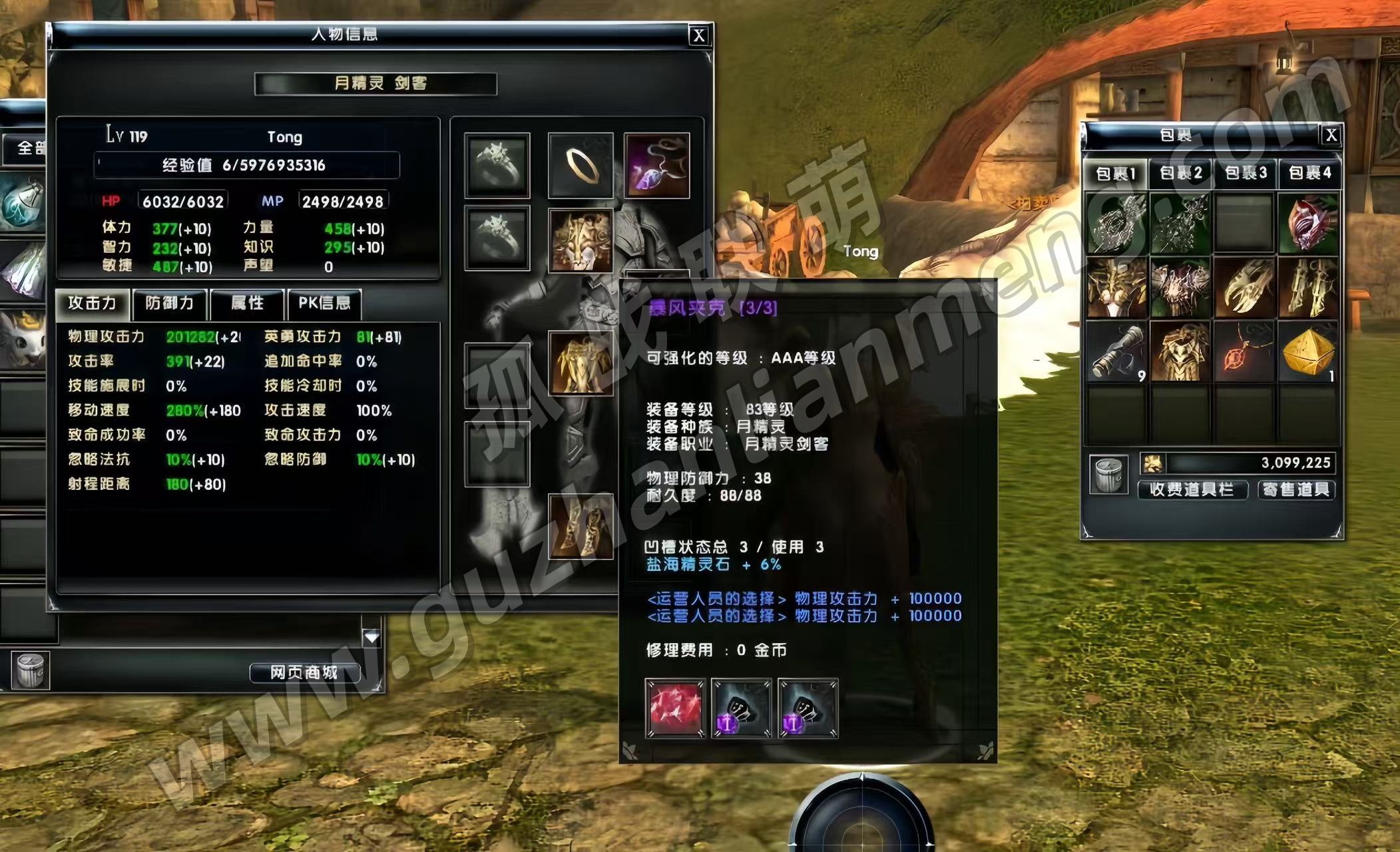The width and height of the screenshot is (1400, 852).
Task: Click the 收费道具栏 button
Action: [x=1191, y=490]
